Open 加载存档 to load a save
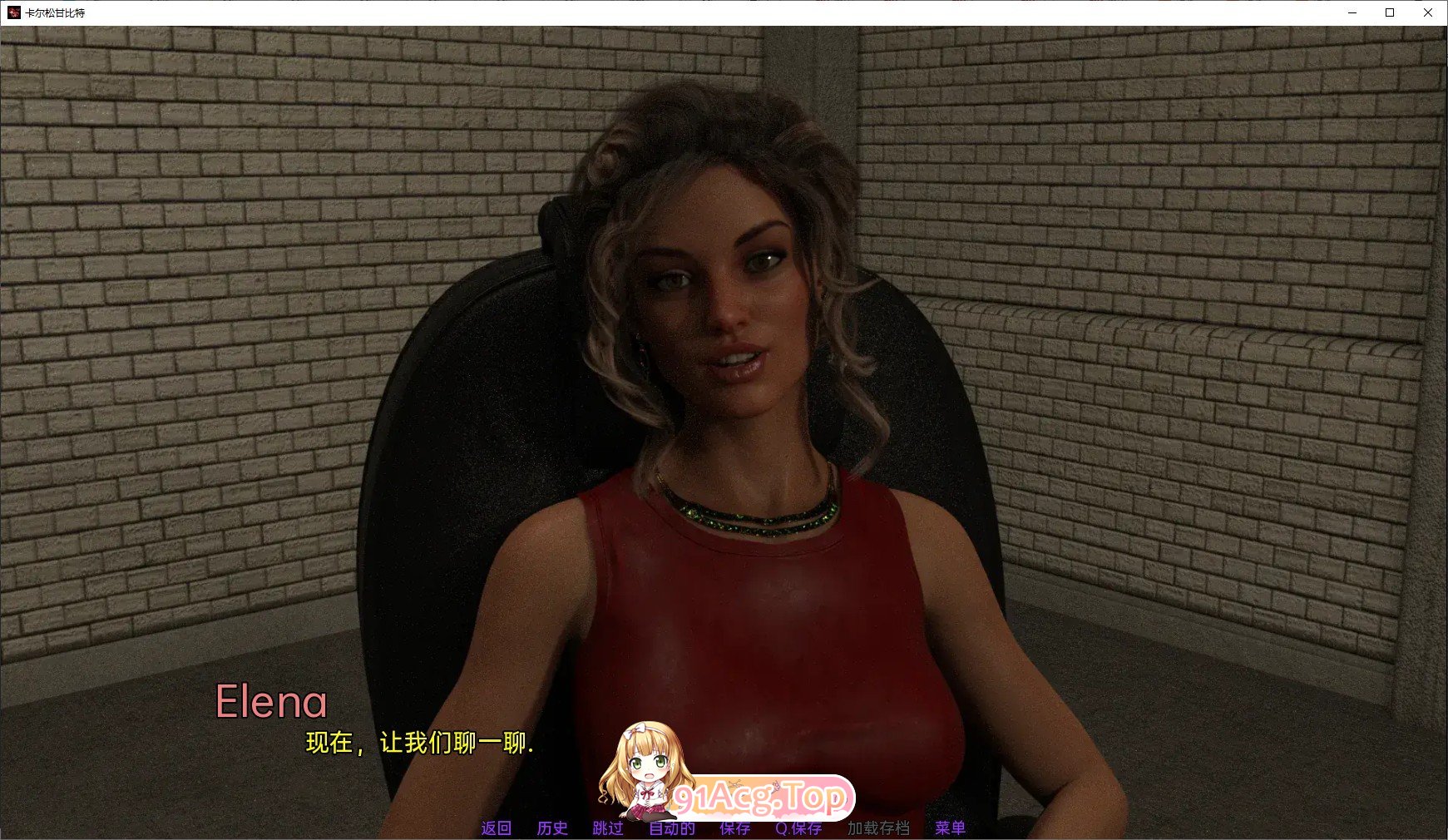Screen dimensions: 1448x840 (880, 828)
